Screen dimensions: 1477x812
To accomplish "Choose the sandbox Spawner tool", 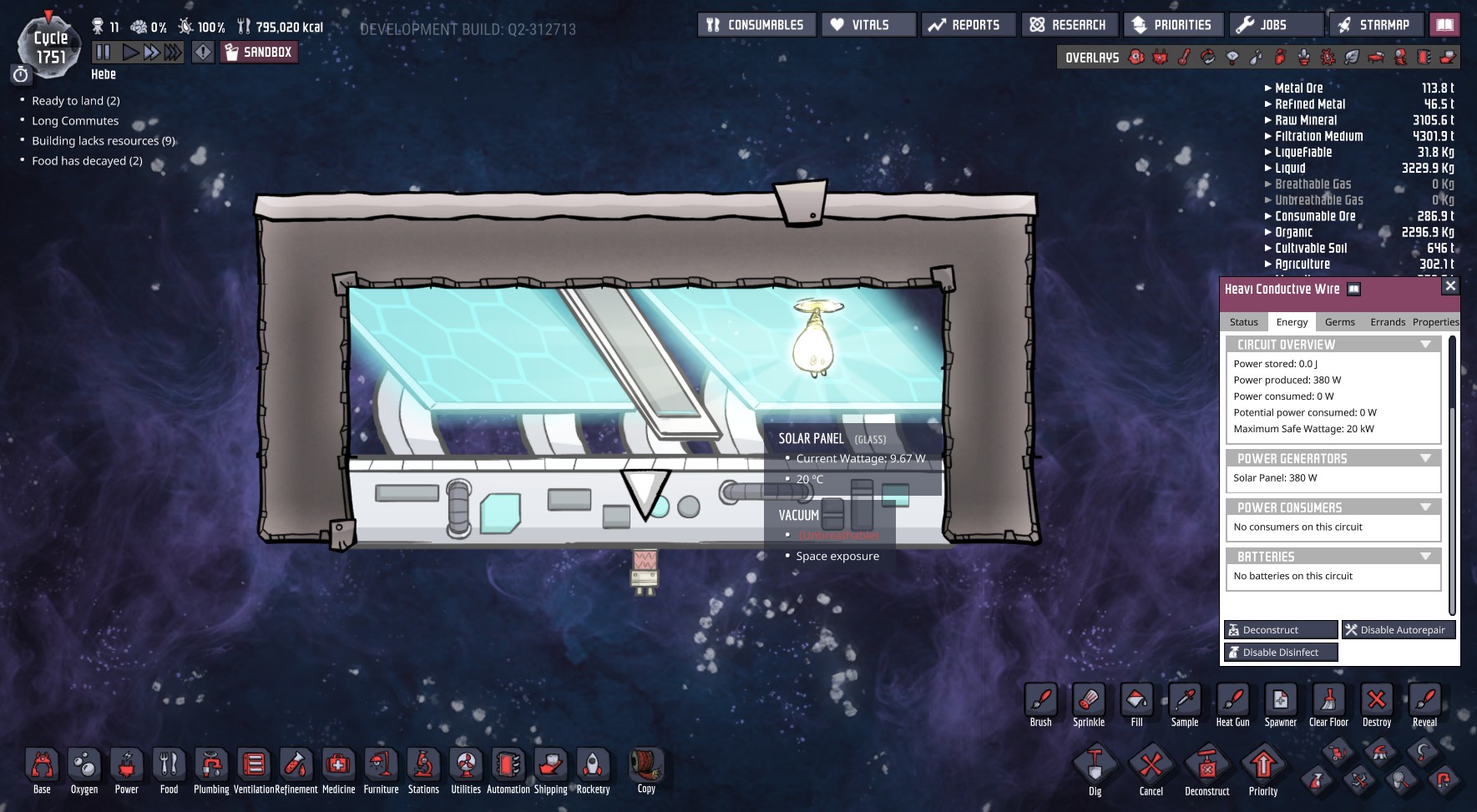I will tap(1280, 705).
